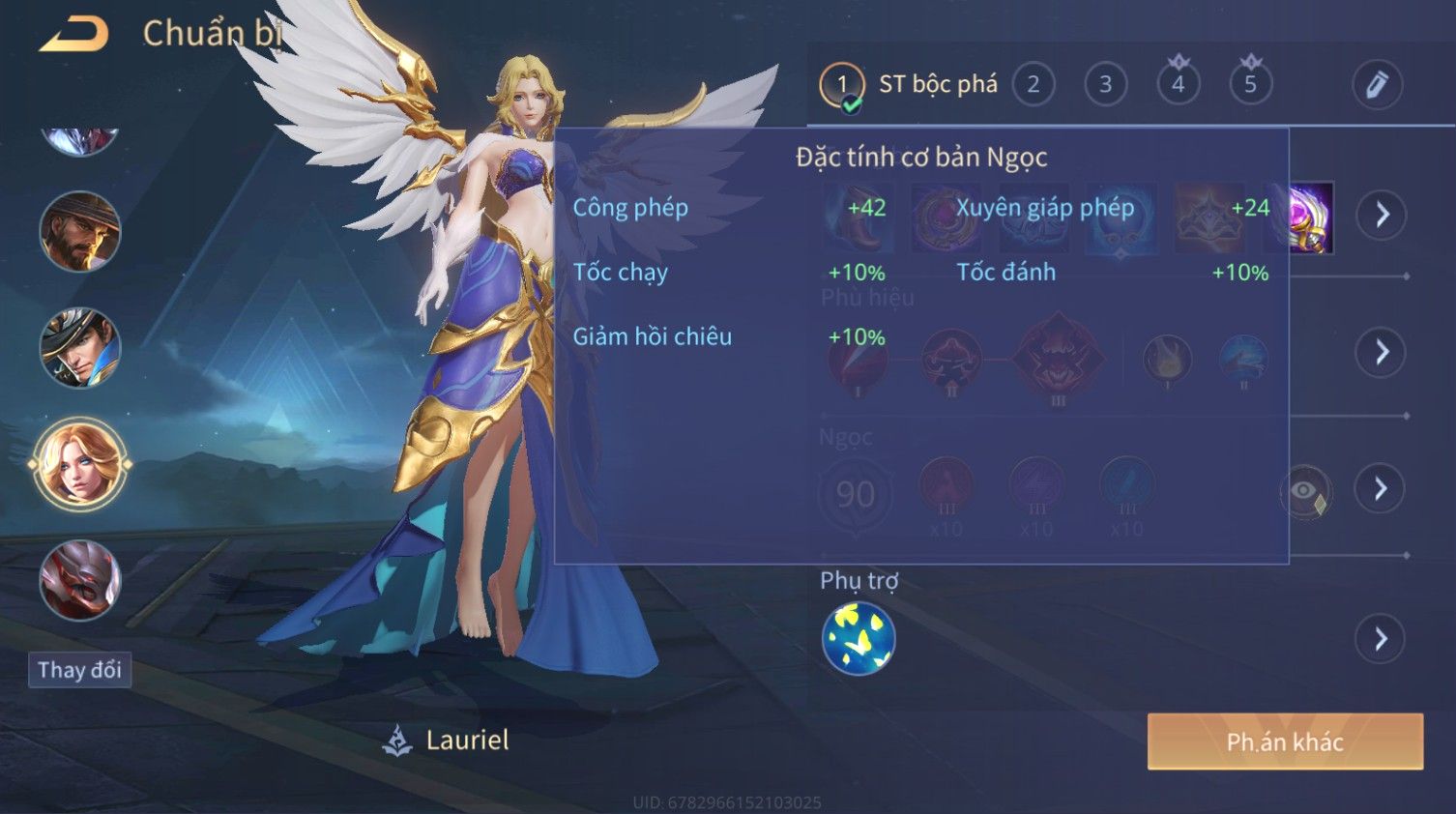This screenshot has height=814, width=1456.
Task: Select the hat-wearing hero portrait
Action: pos(79,348)
